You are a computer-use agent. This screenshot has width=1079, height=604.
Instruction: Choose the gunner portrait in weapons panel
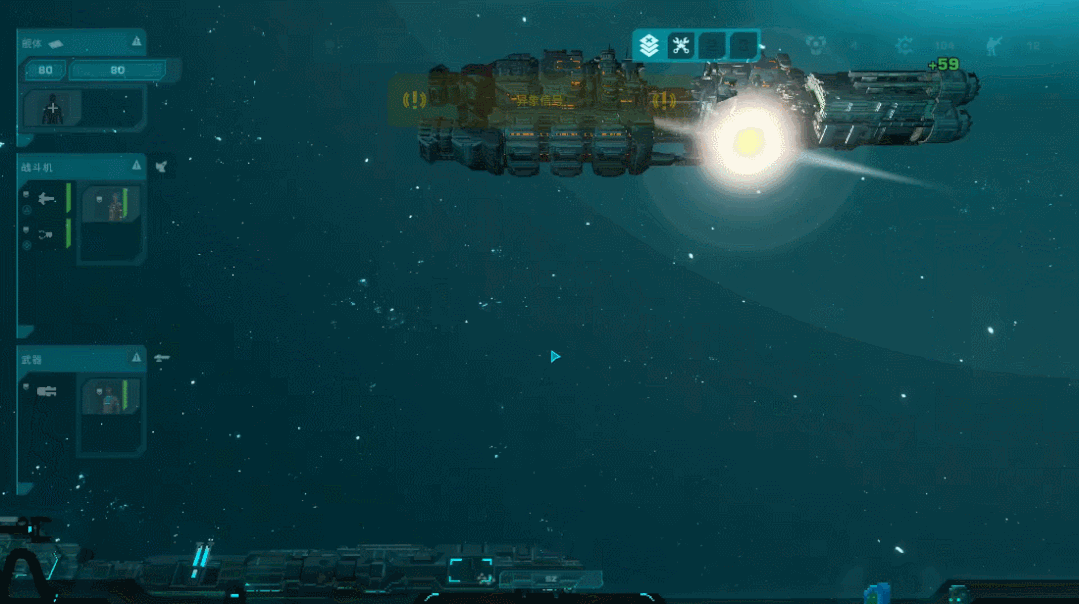tap(108, 397)
